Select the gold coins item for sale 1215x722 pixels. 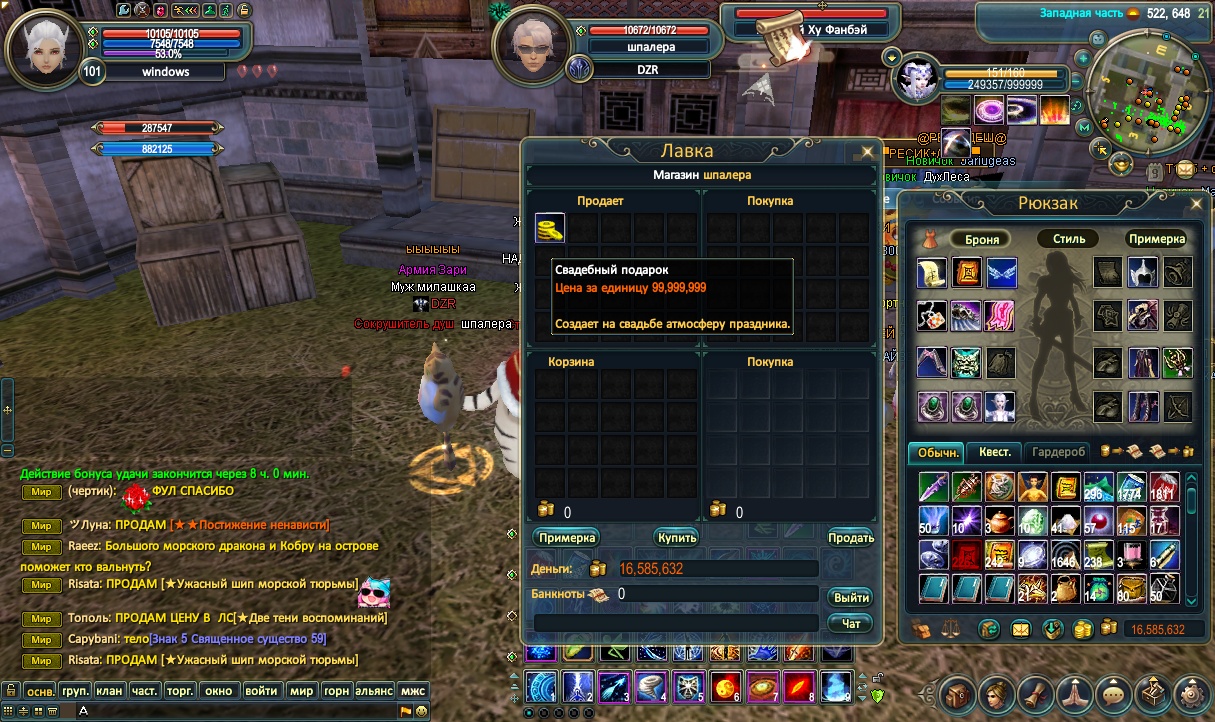pos(550,228)
